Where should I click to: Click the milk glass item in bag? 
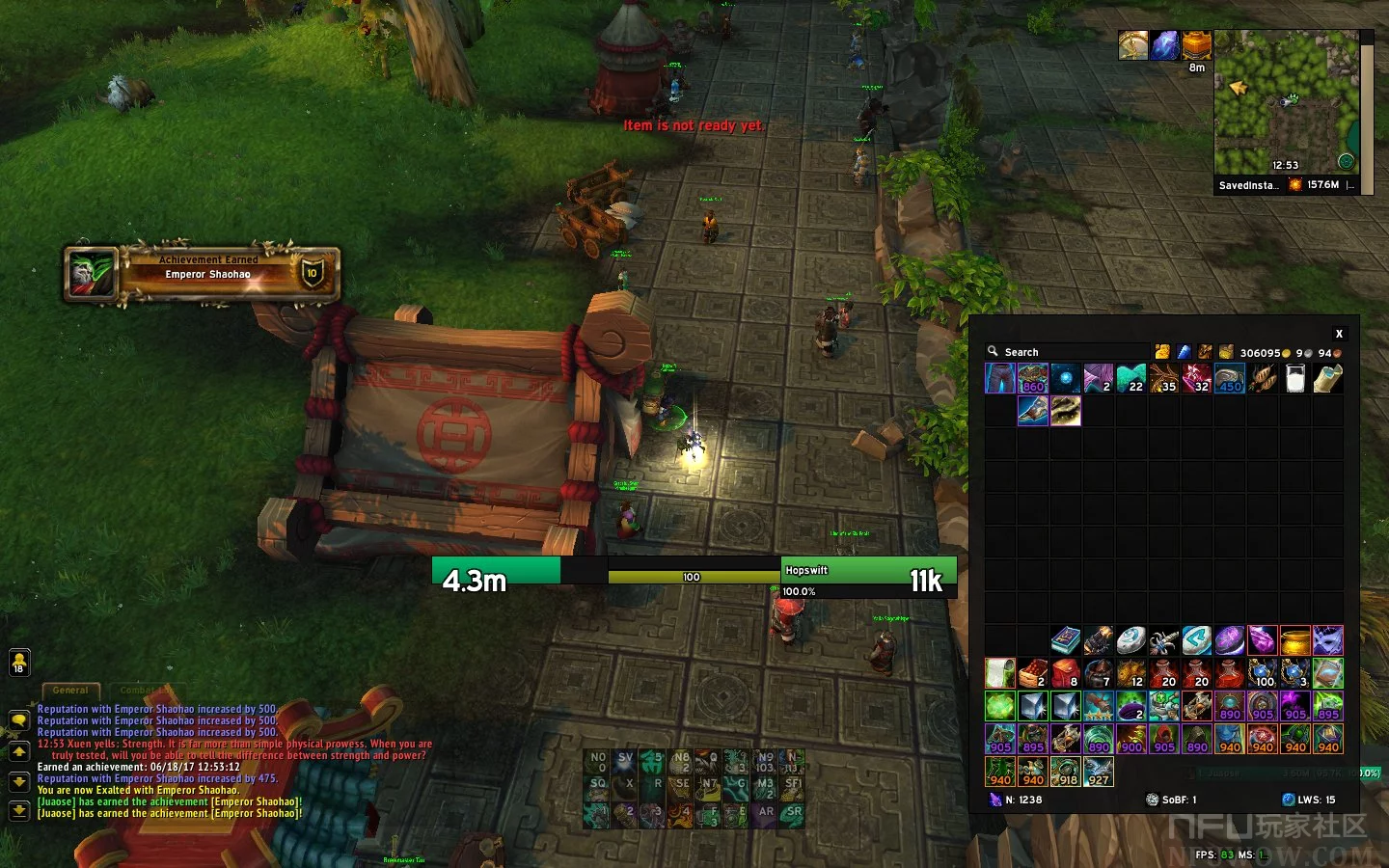1295,379
